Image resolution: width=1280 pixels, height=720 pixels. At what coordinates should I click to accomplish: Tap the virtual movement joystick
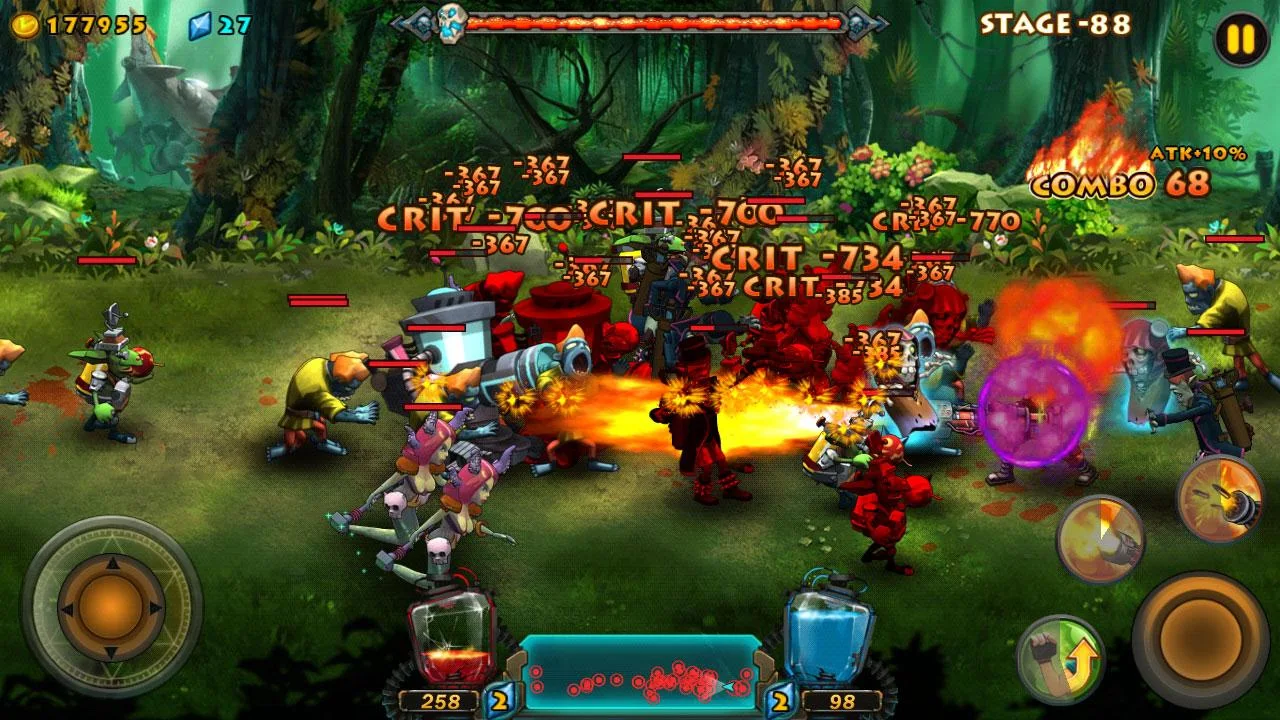[111, 605]
